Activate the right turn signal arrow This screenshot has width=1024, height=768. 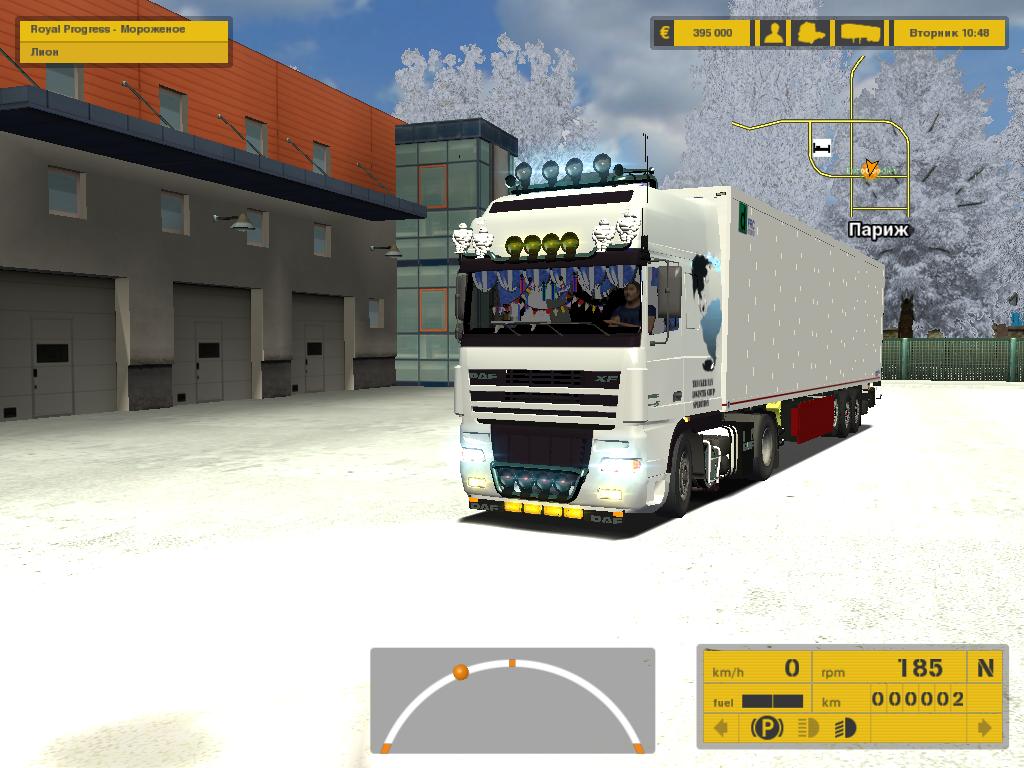(984, 728)
